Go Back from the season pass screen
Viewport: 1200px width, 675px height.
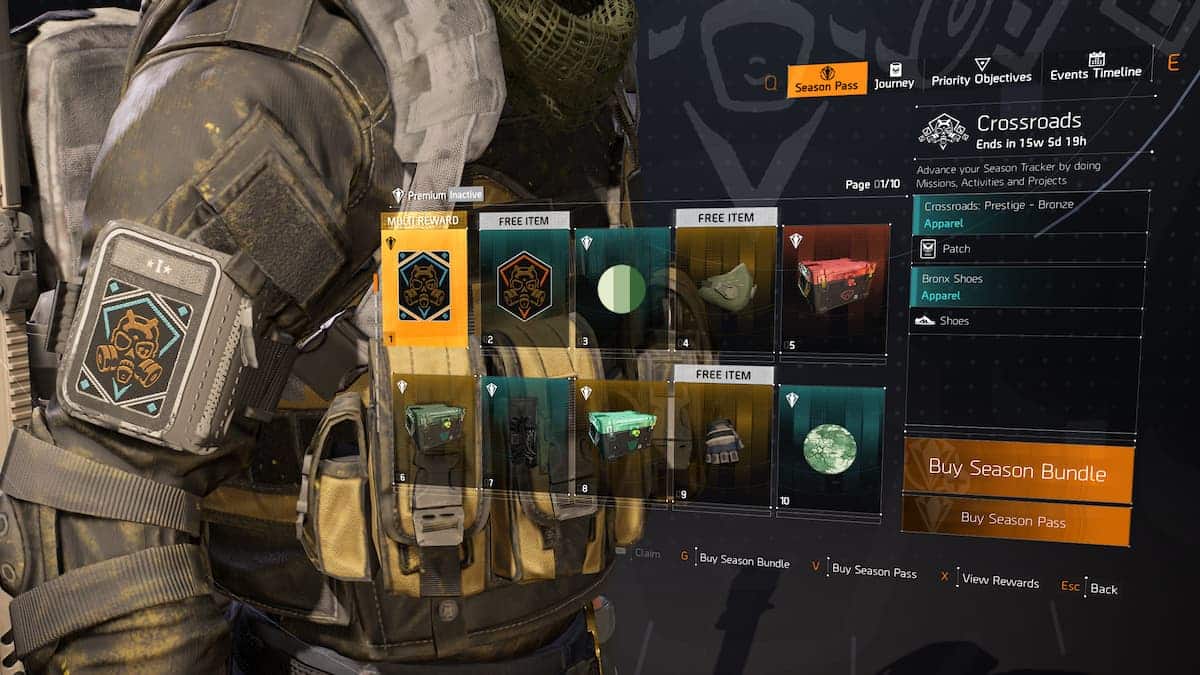[1103, 588]
